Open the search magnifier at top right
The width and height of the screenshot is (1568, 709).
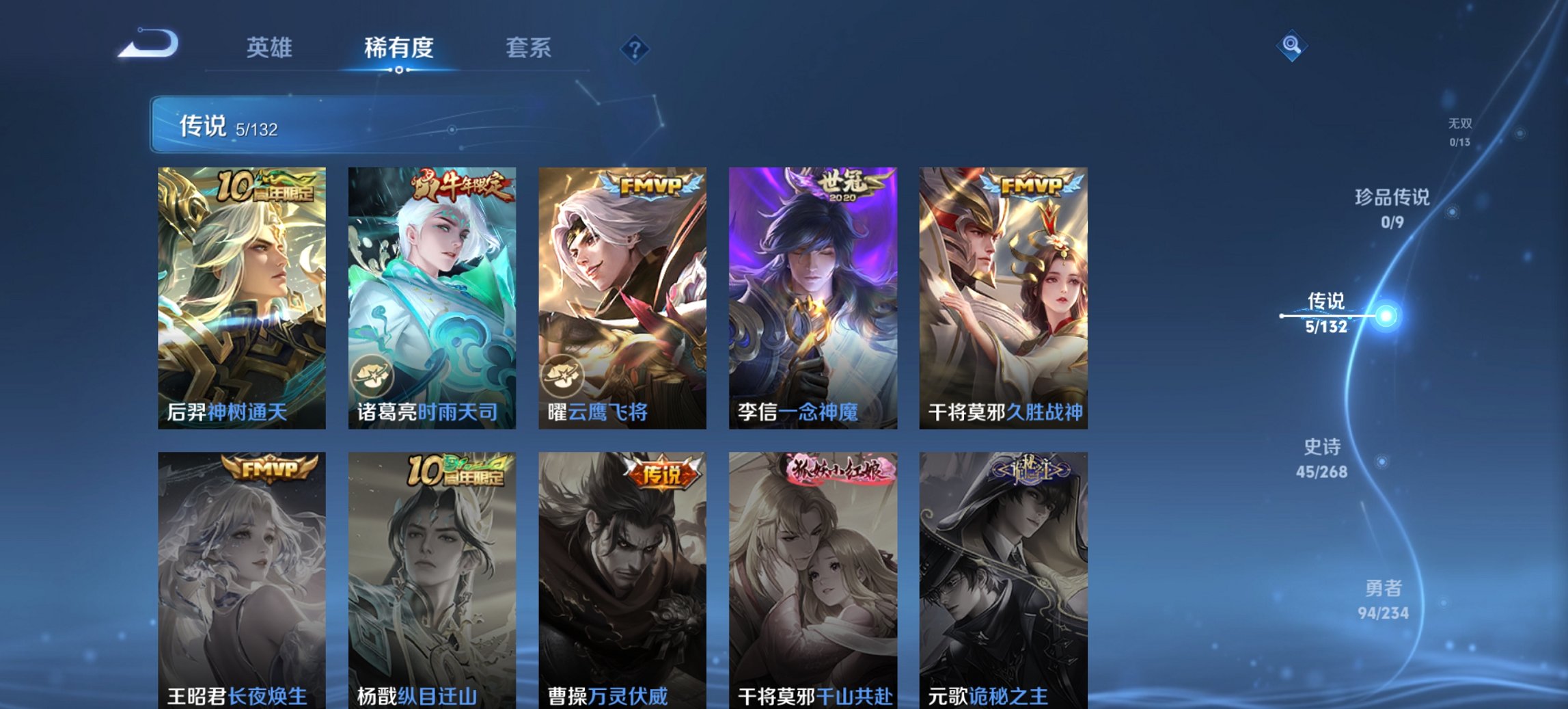1293,47
